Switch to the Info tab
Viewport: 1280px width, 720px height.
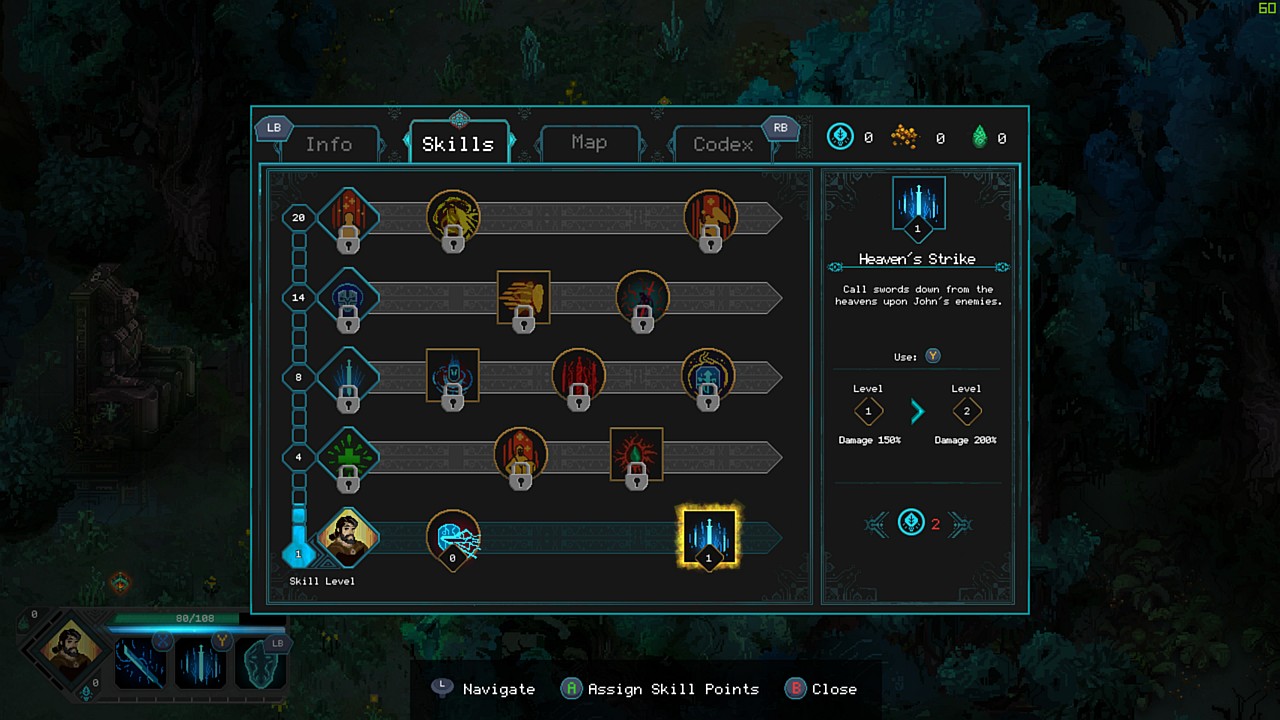(x=329, y=144)
